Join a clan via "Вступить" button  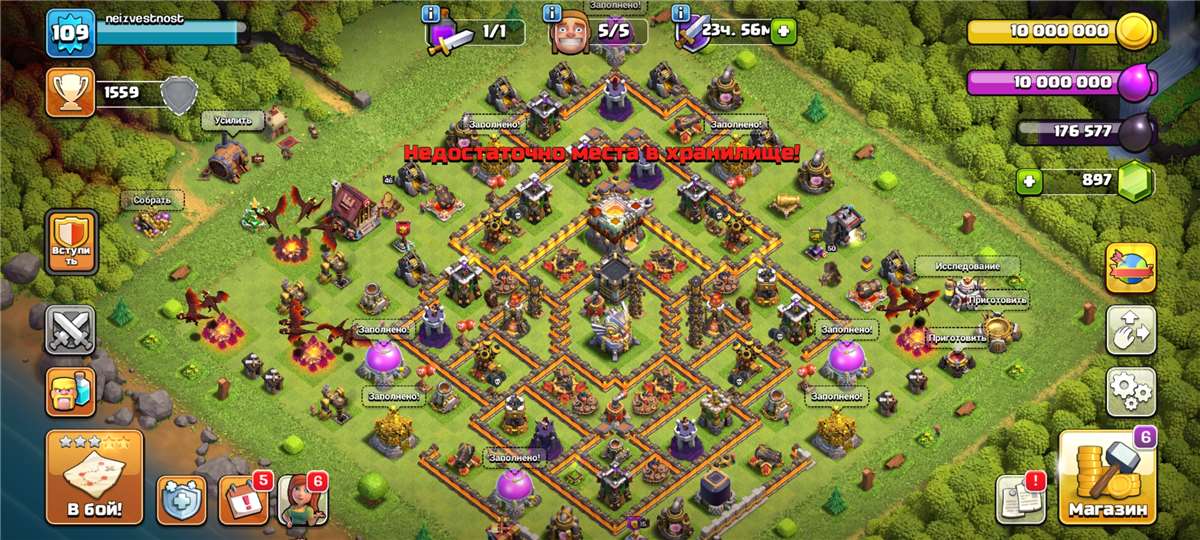[x=71, y=242]
